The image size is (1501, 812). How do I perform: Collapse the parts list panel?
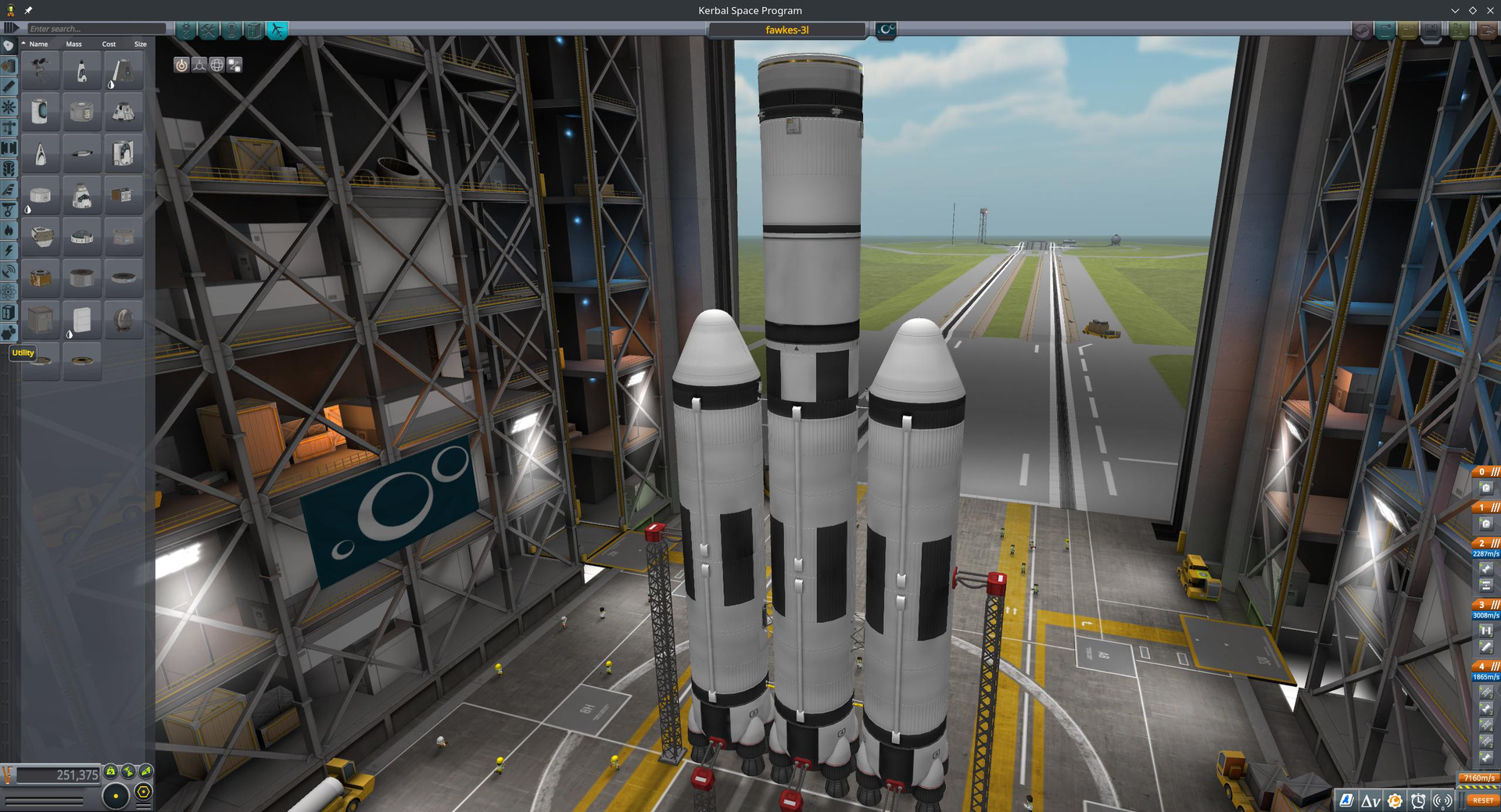[x=9, y=28]
